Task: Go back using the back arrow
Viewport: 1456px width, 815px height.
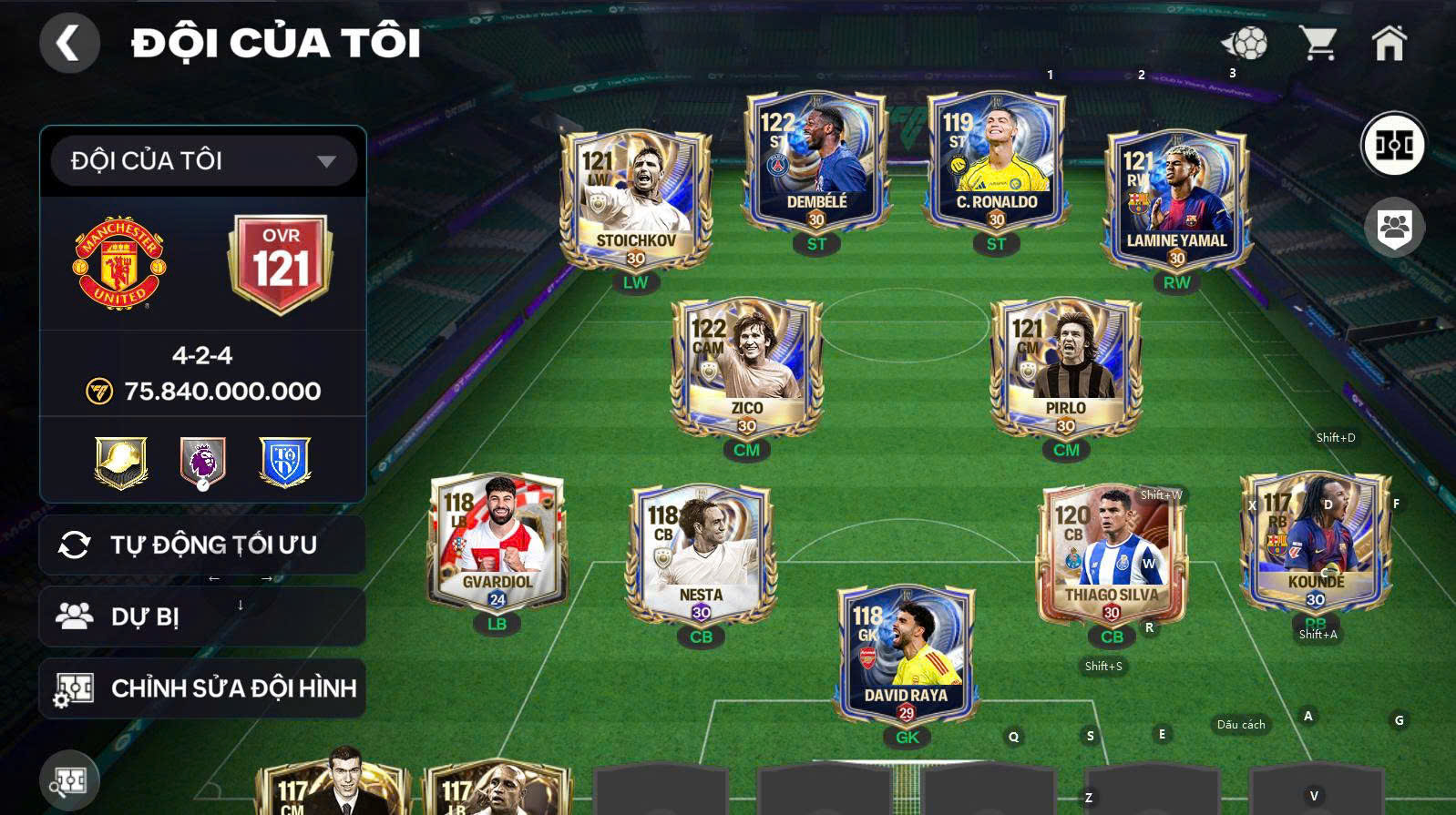Action: tap(70, 42)
